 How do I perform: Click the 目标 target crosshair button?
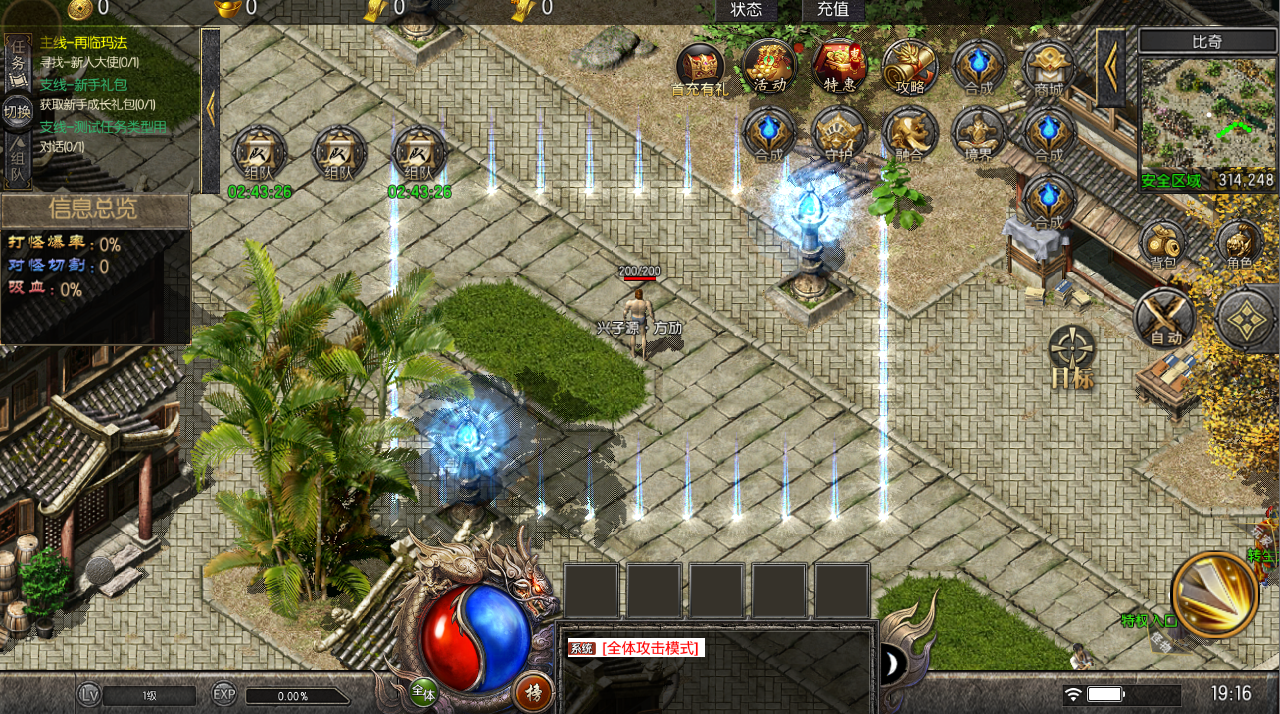click(x=1072, y=357)
